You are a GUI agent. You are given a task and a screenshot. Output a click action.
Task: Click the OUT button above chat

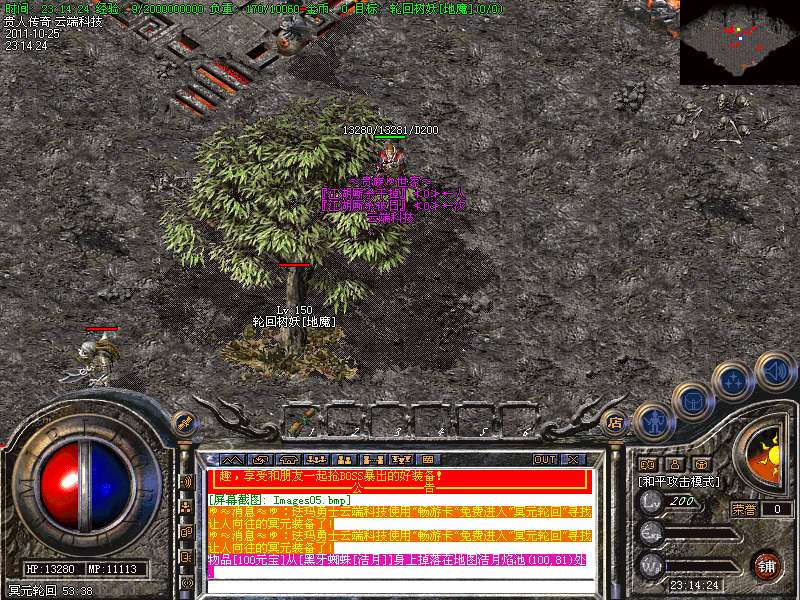tap(544, 459)
